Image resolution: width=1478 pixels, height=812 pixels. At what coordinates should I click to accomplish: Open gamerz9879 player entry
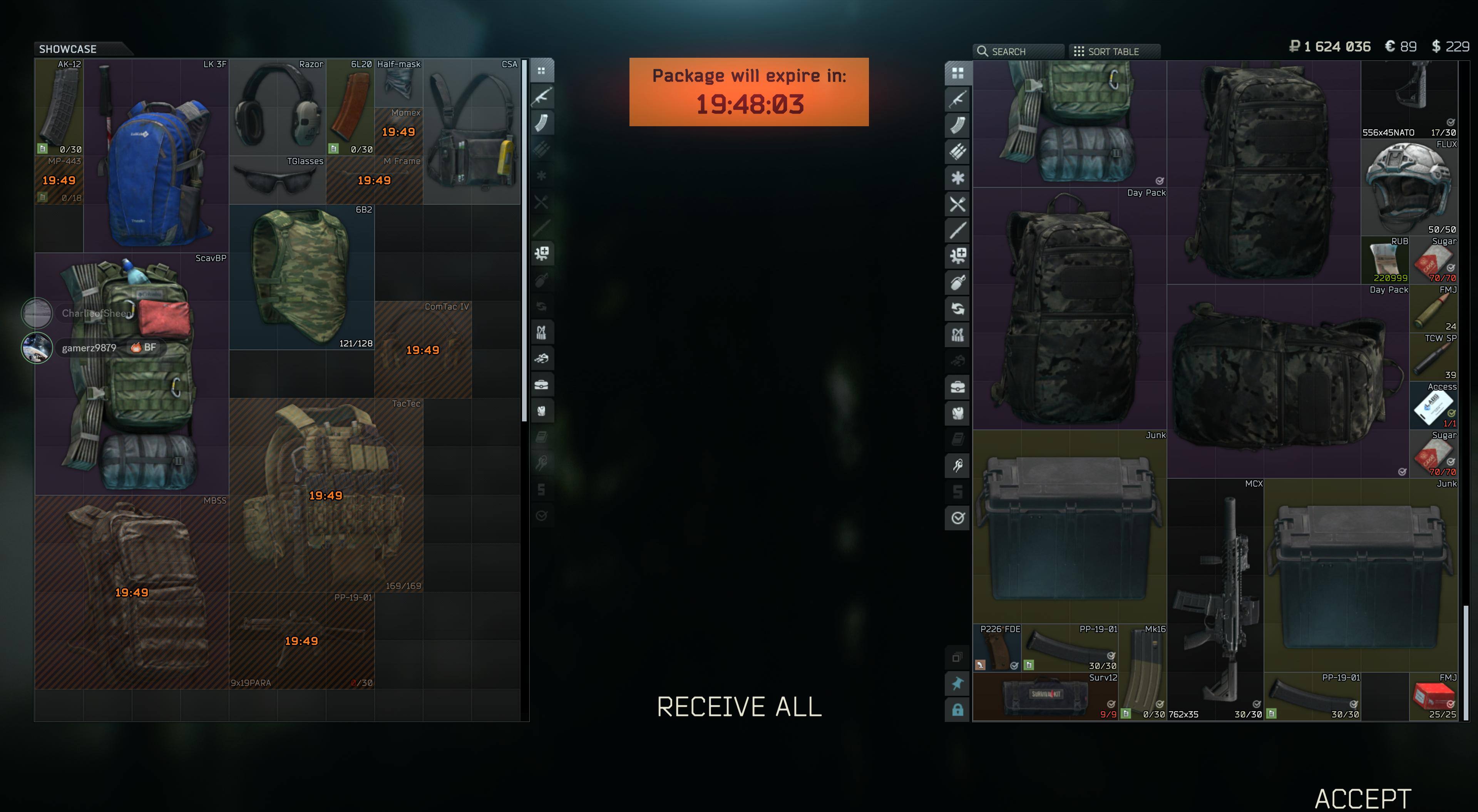(x=89, y=348)
